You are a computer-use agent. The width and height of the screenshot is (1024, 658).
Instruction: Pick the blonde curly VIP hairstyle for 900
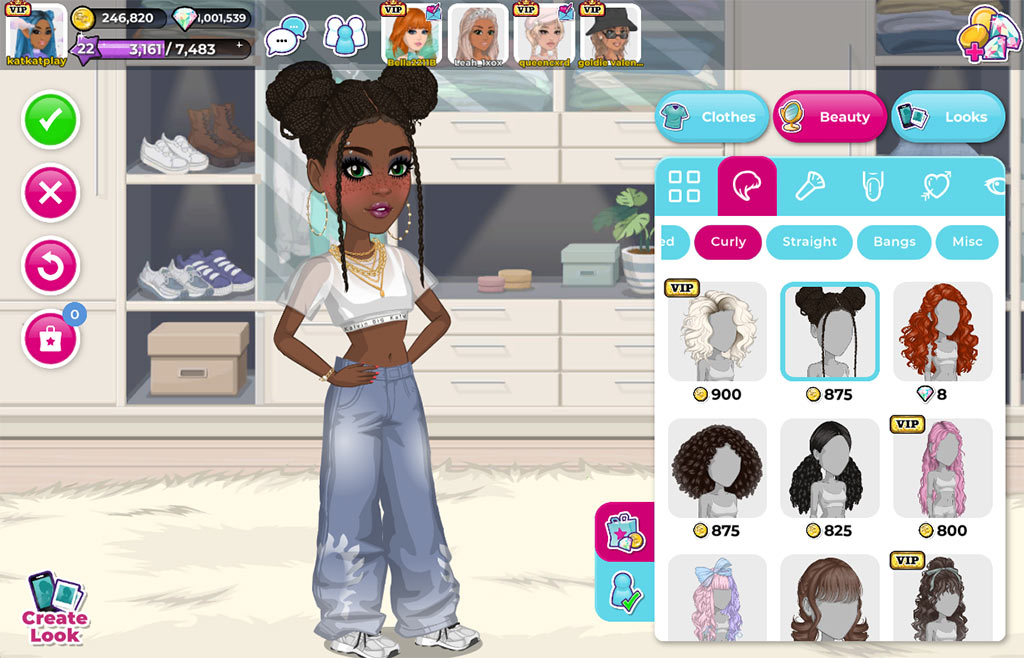pos(717,332)
